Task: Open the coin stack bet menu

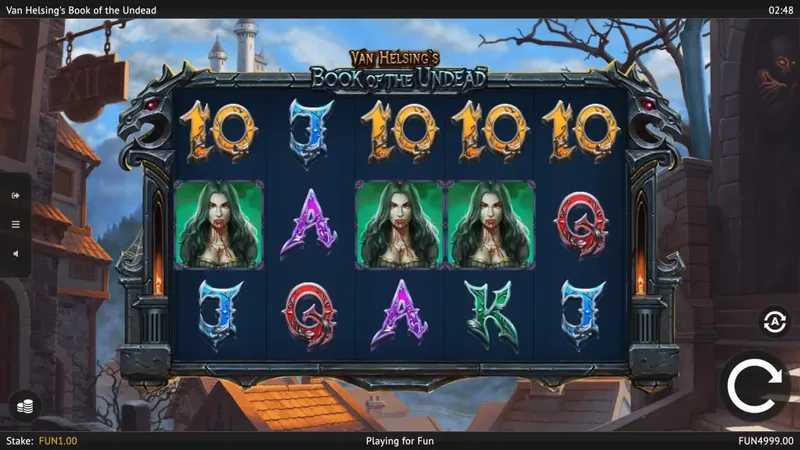Action: pos(22,405)
